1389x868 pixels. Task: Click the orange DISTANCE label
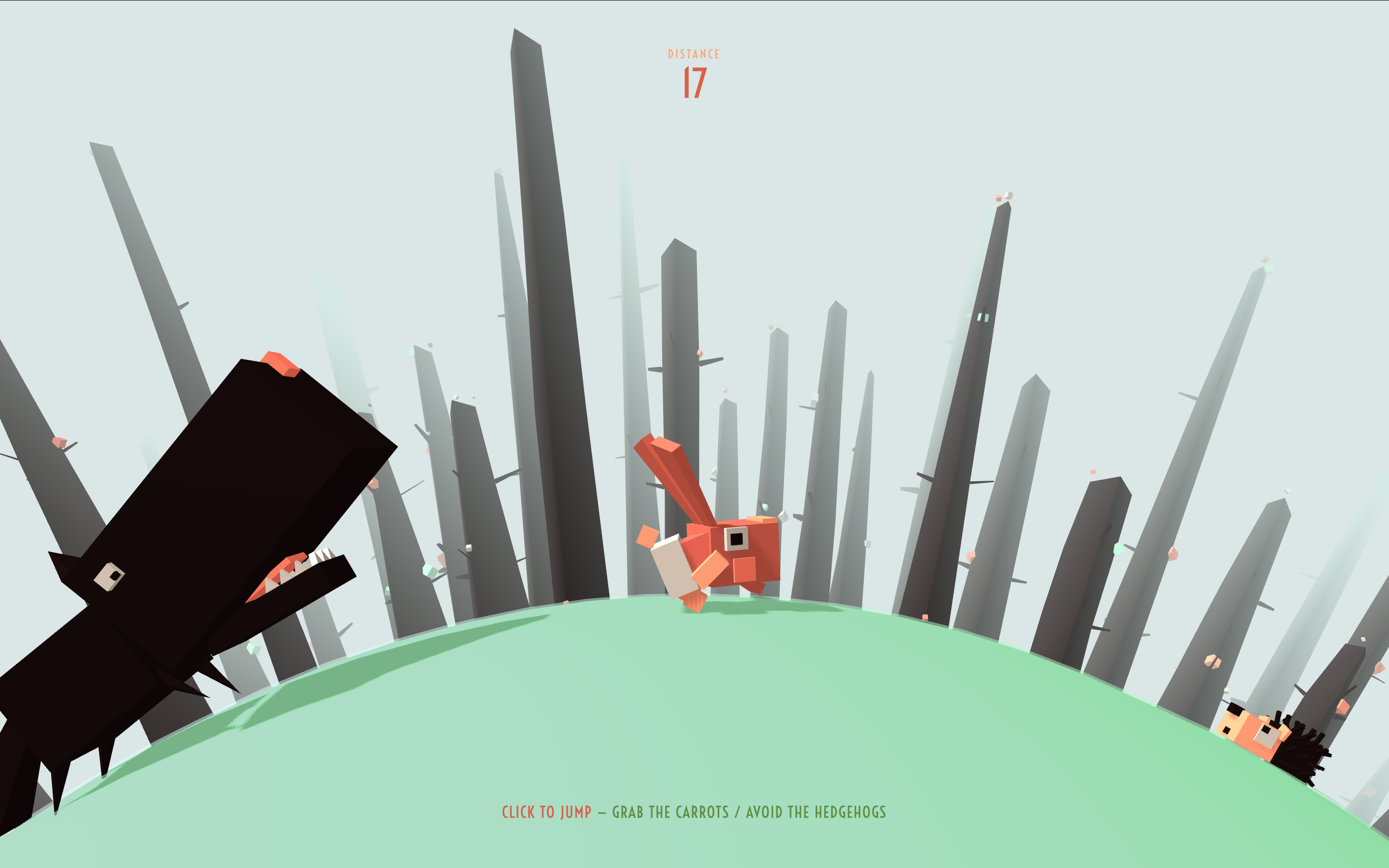tap(693, 54)
